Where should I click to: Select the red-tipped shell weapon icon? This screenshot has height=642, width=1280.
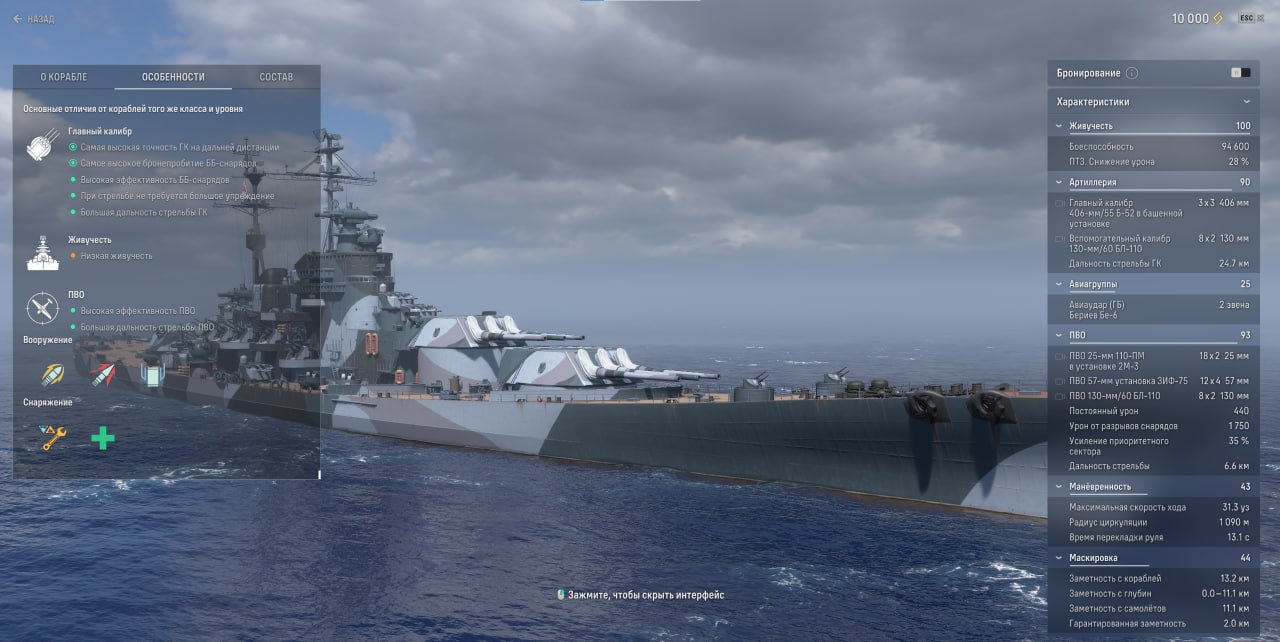click(102, 375)
